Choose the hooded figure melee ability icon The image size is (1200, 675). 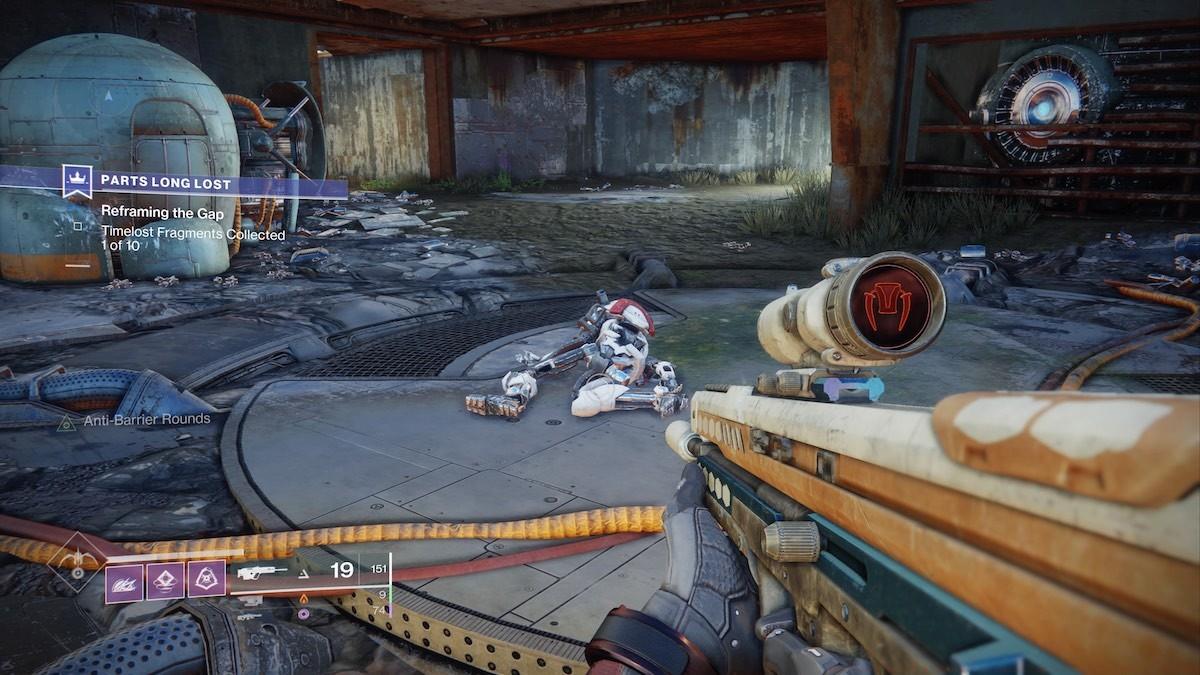pos(207,581)
